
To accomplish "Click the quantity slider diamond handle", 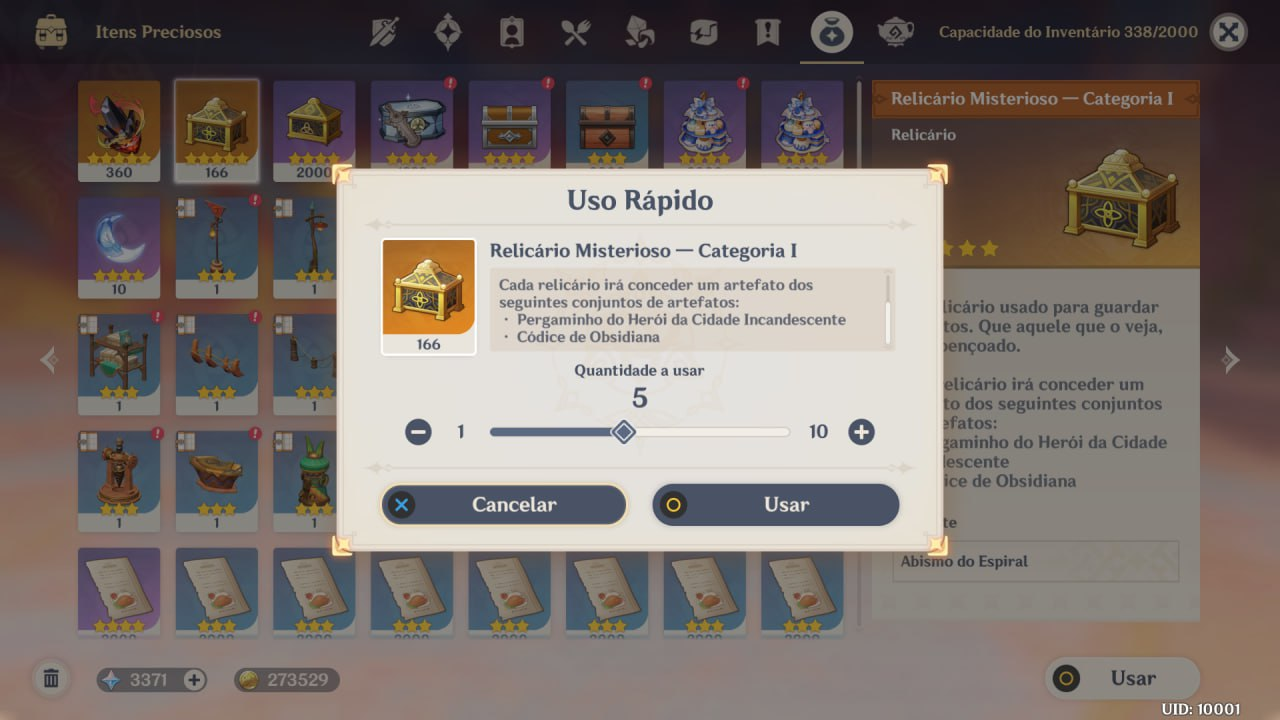I will (624, 432).
